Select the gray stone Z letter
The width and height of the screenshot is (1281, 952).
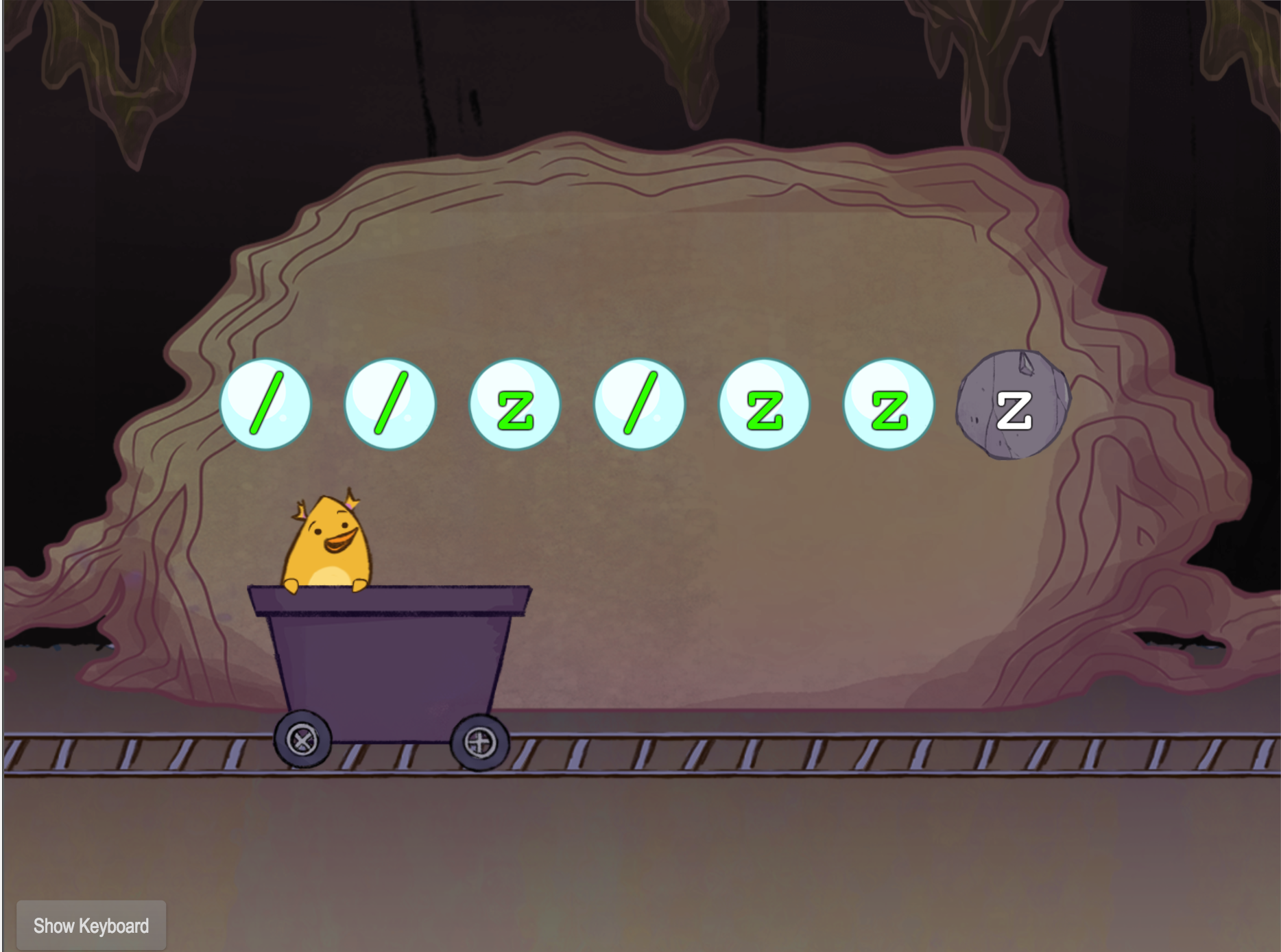coord(1013,406)
